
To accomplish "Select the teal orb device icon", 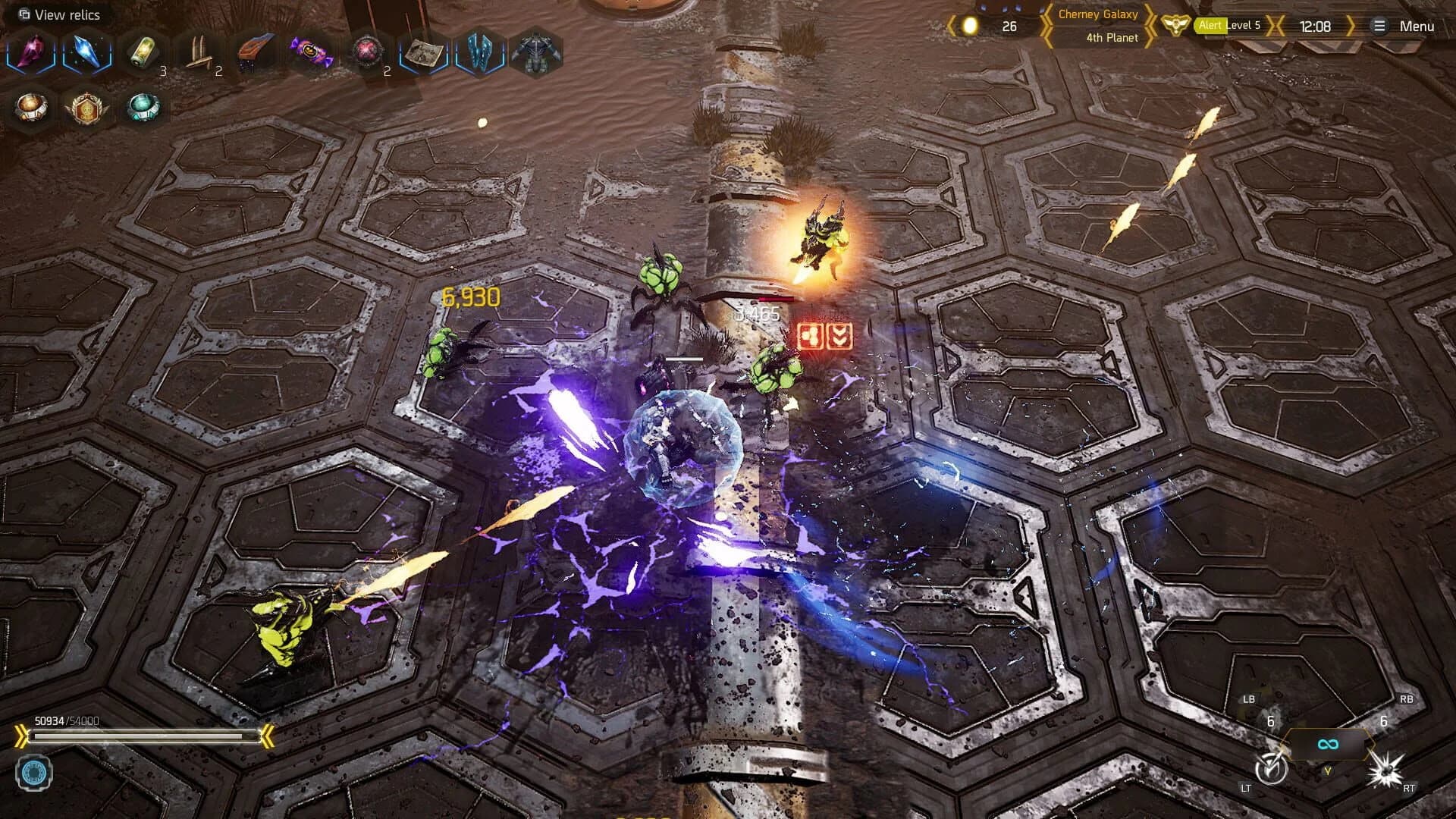I will coord(143,108).
